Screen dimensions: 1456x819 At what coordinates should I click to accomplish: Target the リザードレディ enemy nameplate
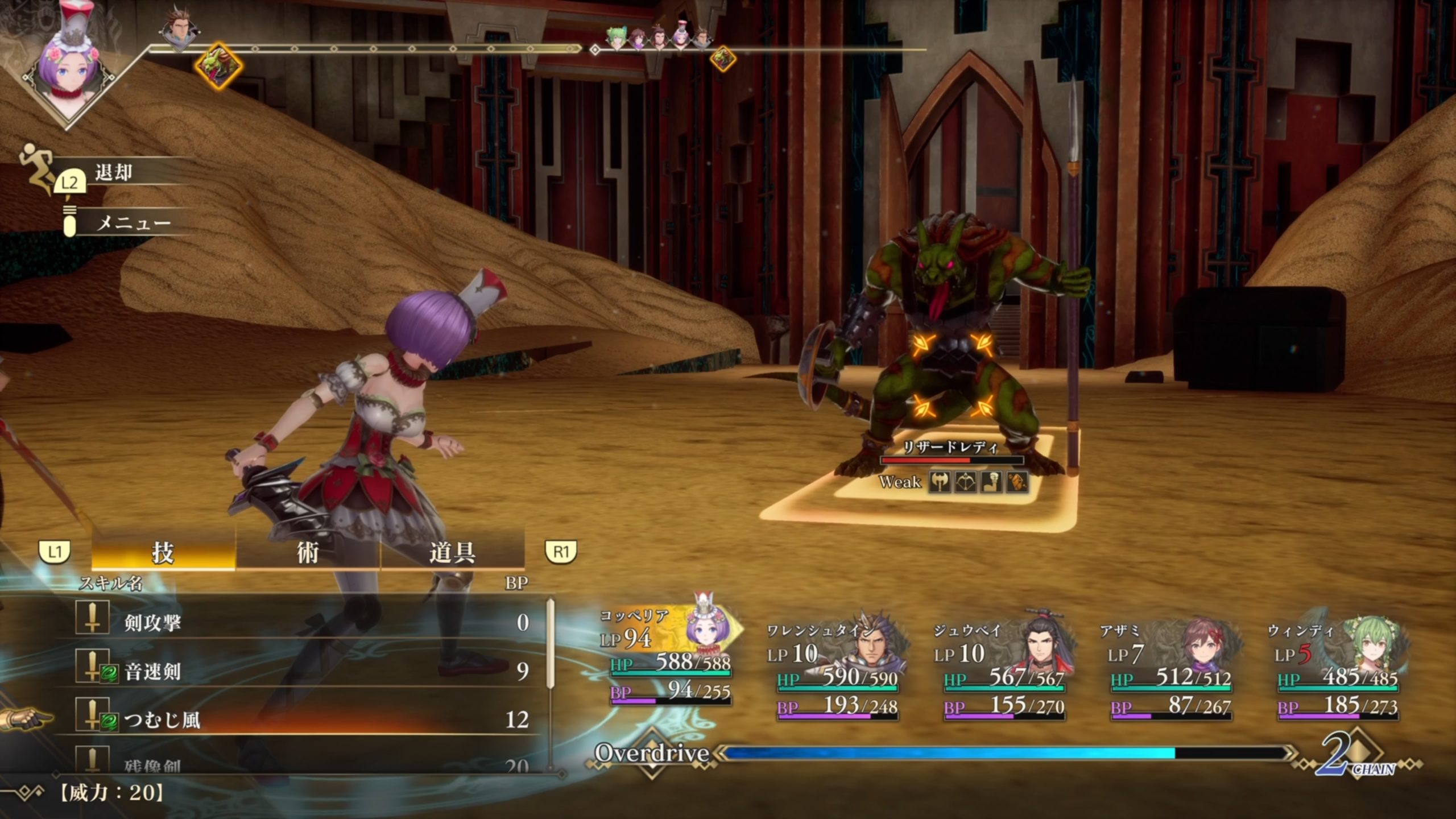click(950, 448)
